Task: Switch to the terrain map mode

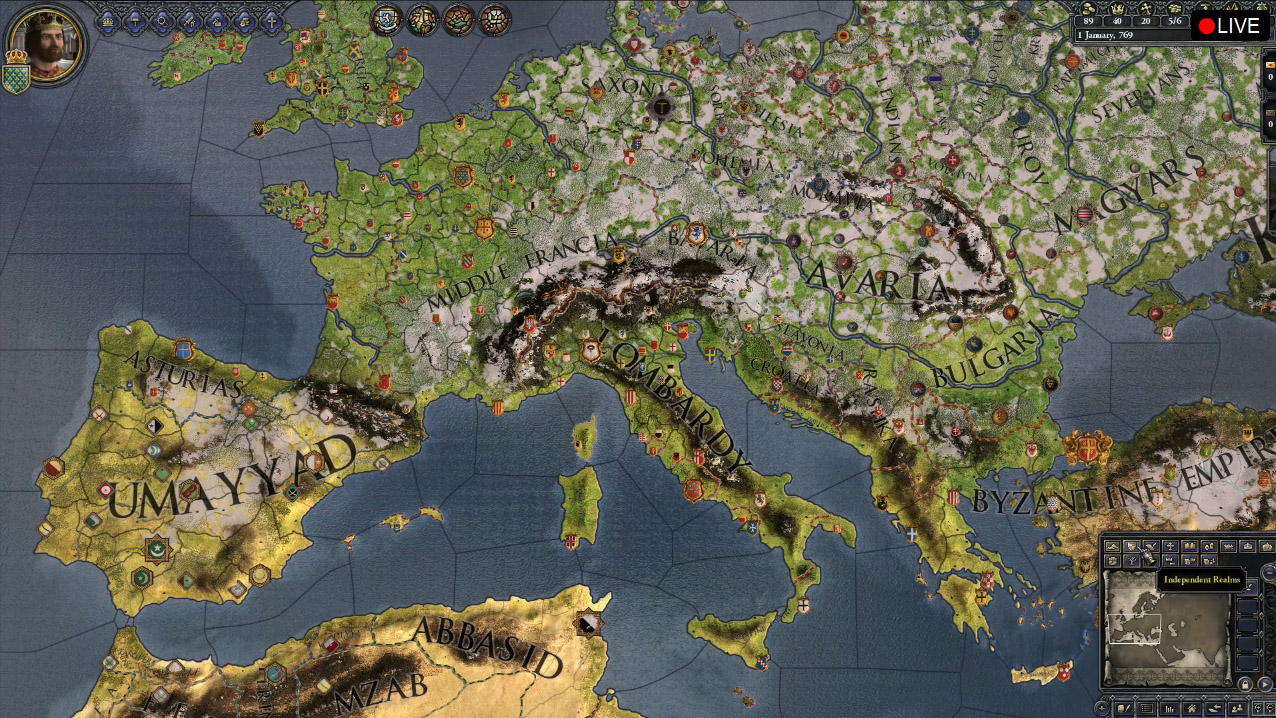Action: point(1112,546)
